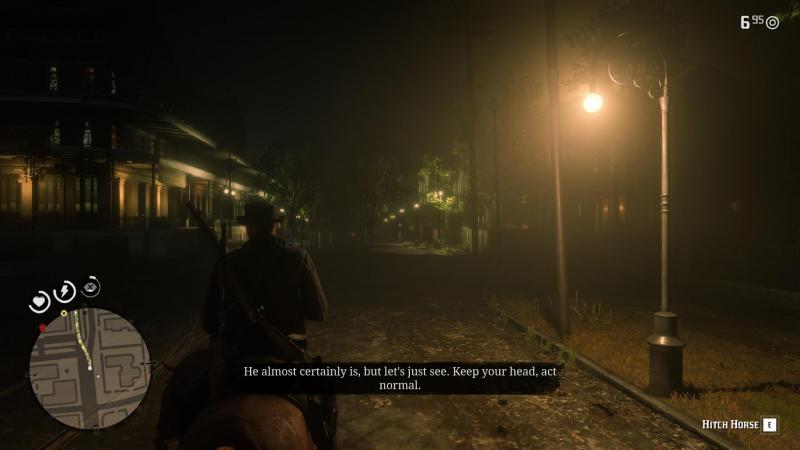The image size is (800, 450).
Task: Click the red marker on minimap edge
Action: coord(42,327)
